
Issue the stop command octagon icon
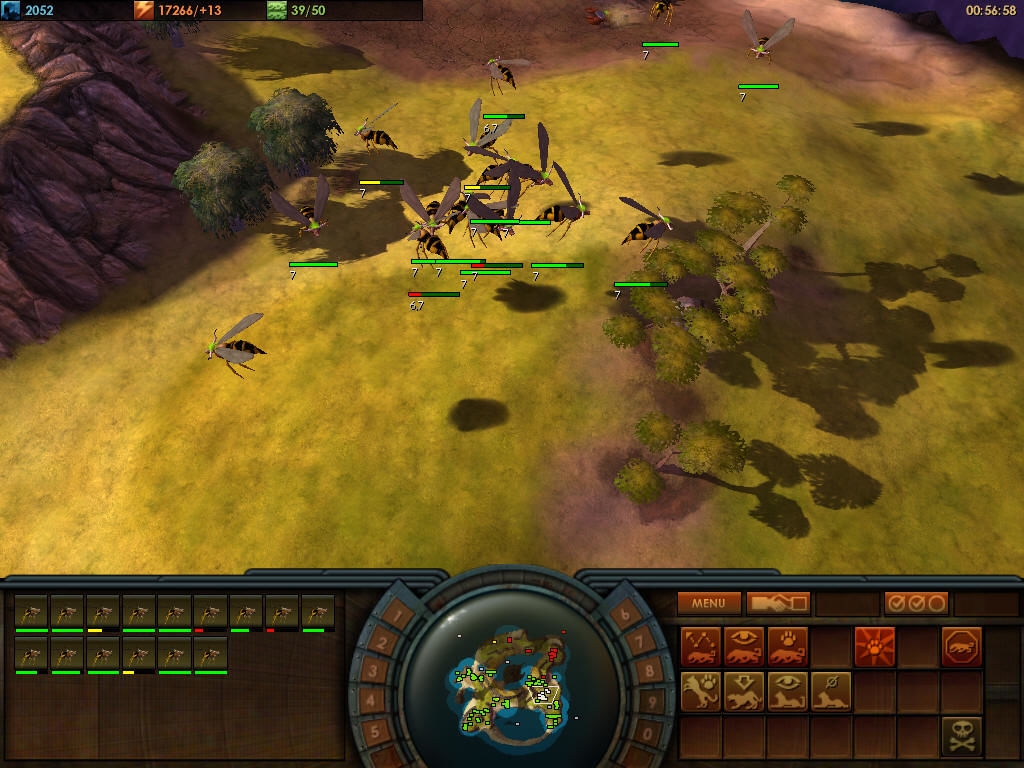pyautogui.click(x=962, y=647)
